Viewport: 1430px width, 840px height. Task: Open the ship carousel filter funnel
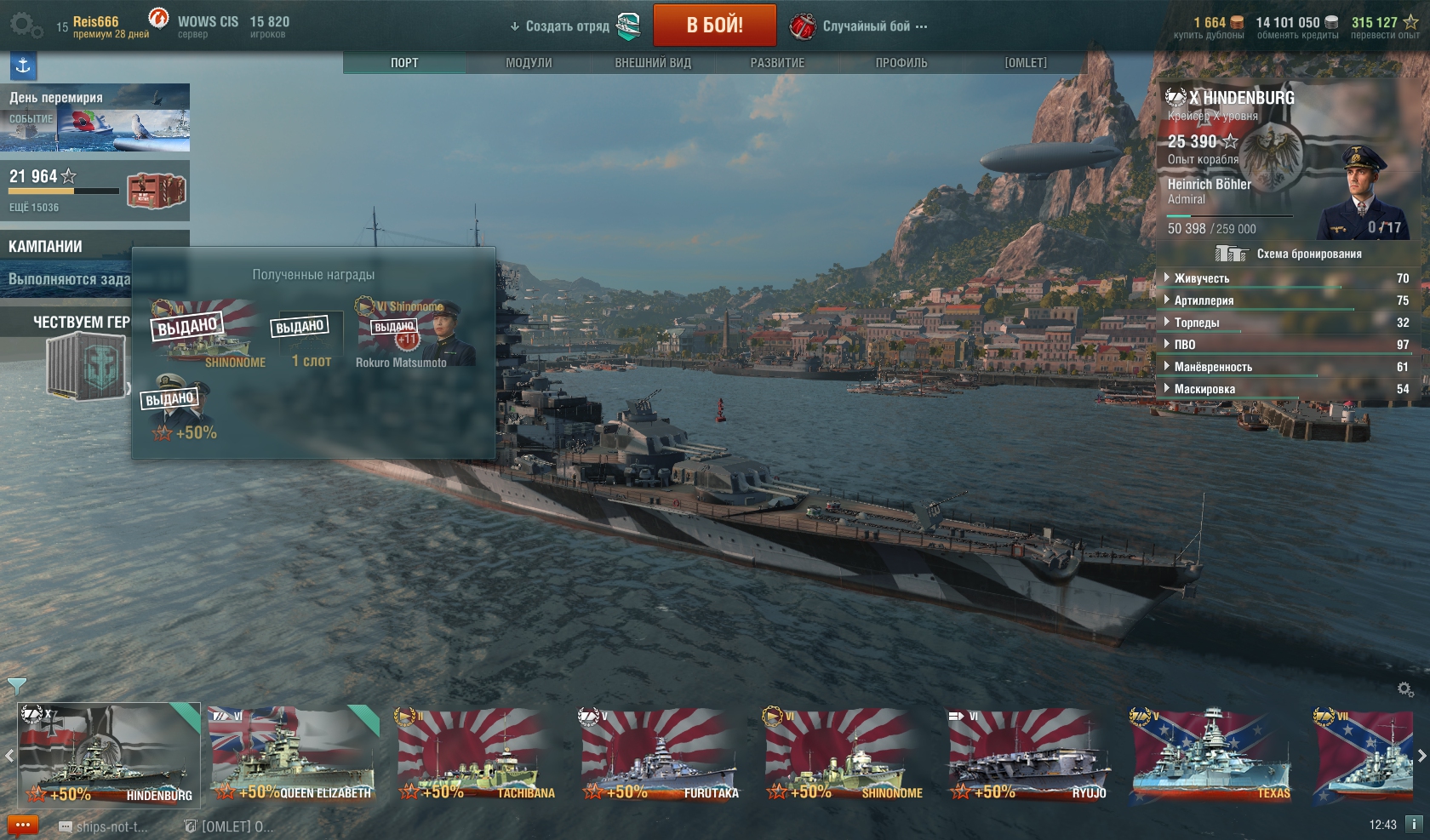tap(16, 685)
